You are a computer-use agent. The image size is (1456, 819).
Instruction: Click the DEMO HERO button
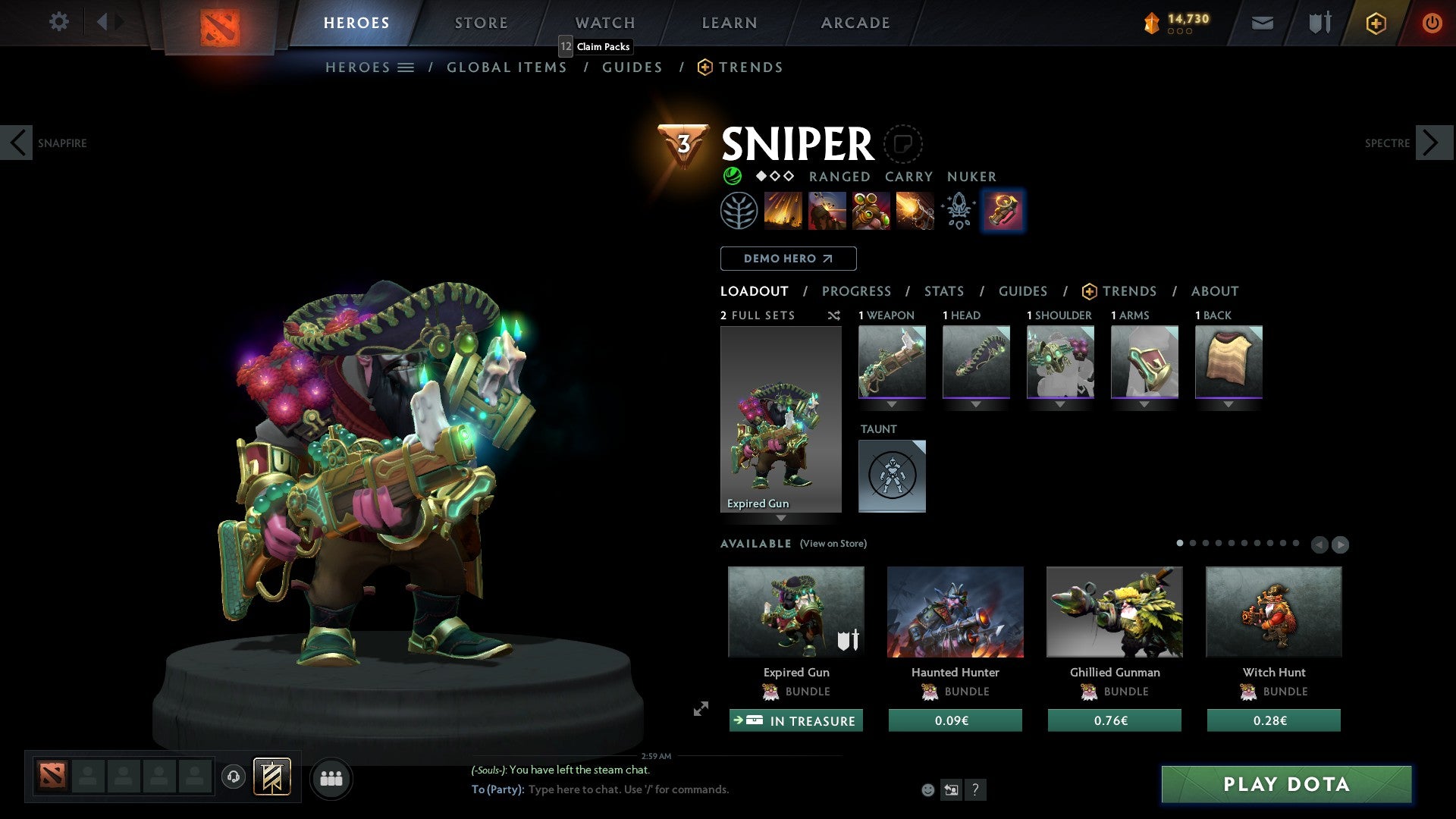(788, 259)
